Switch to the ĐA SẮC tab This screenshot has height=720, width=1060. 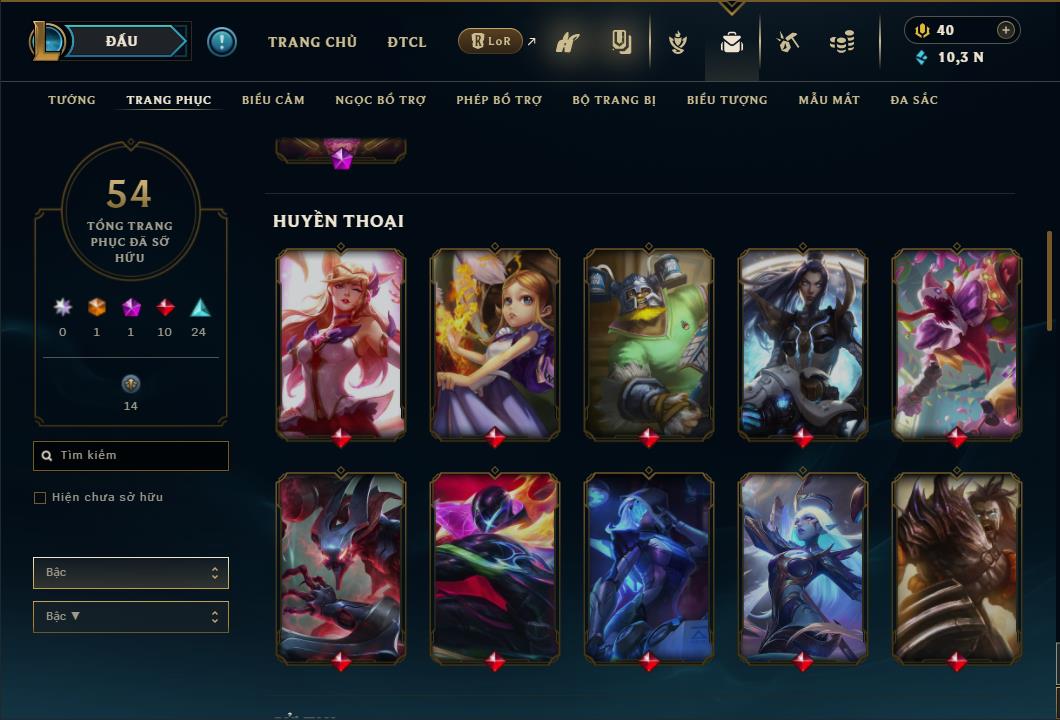pos(914,100)
